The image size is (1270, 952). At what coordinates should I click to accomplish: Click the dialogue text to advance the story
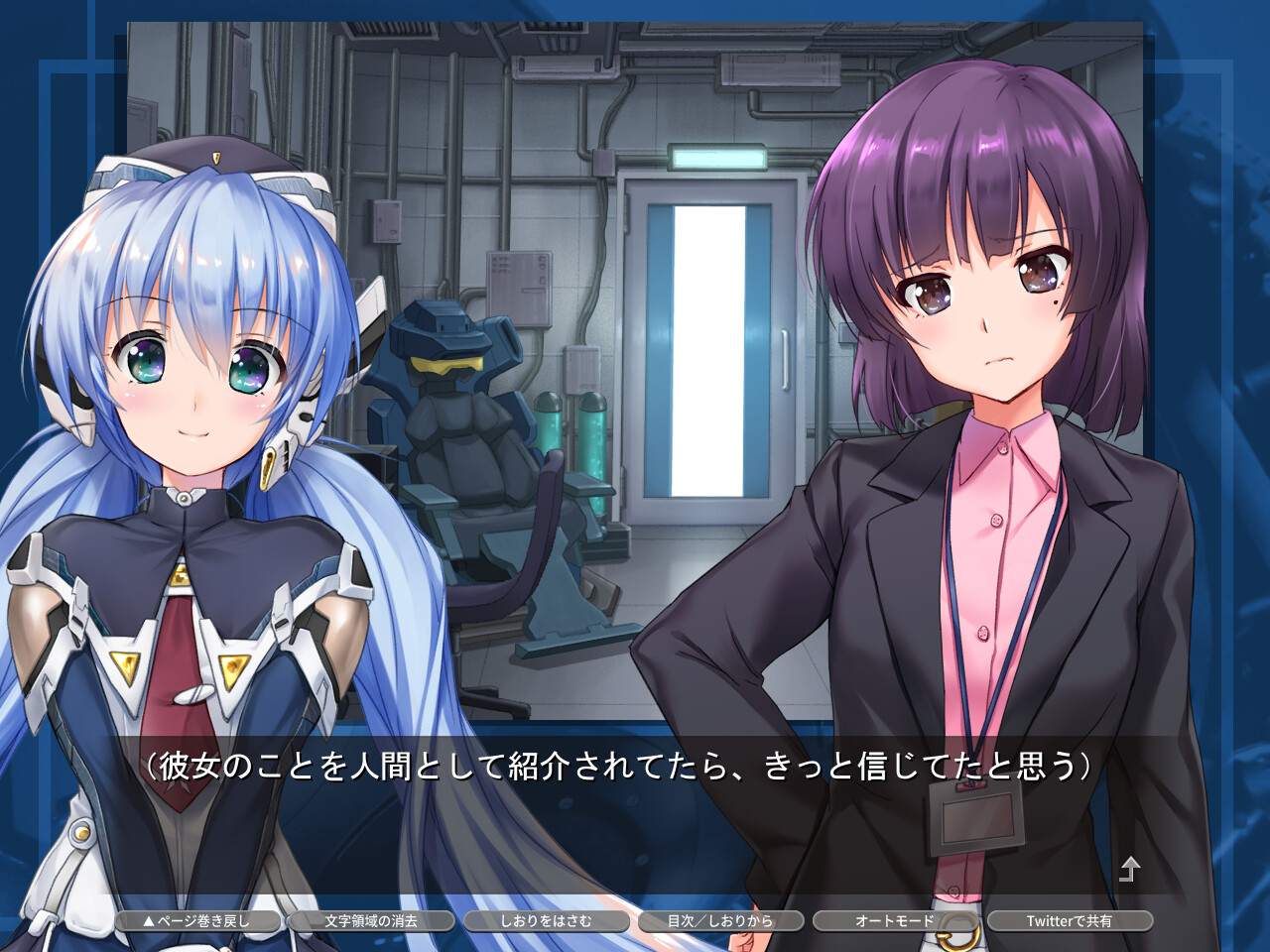[615, 764]
